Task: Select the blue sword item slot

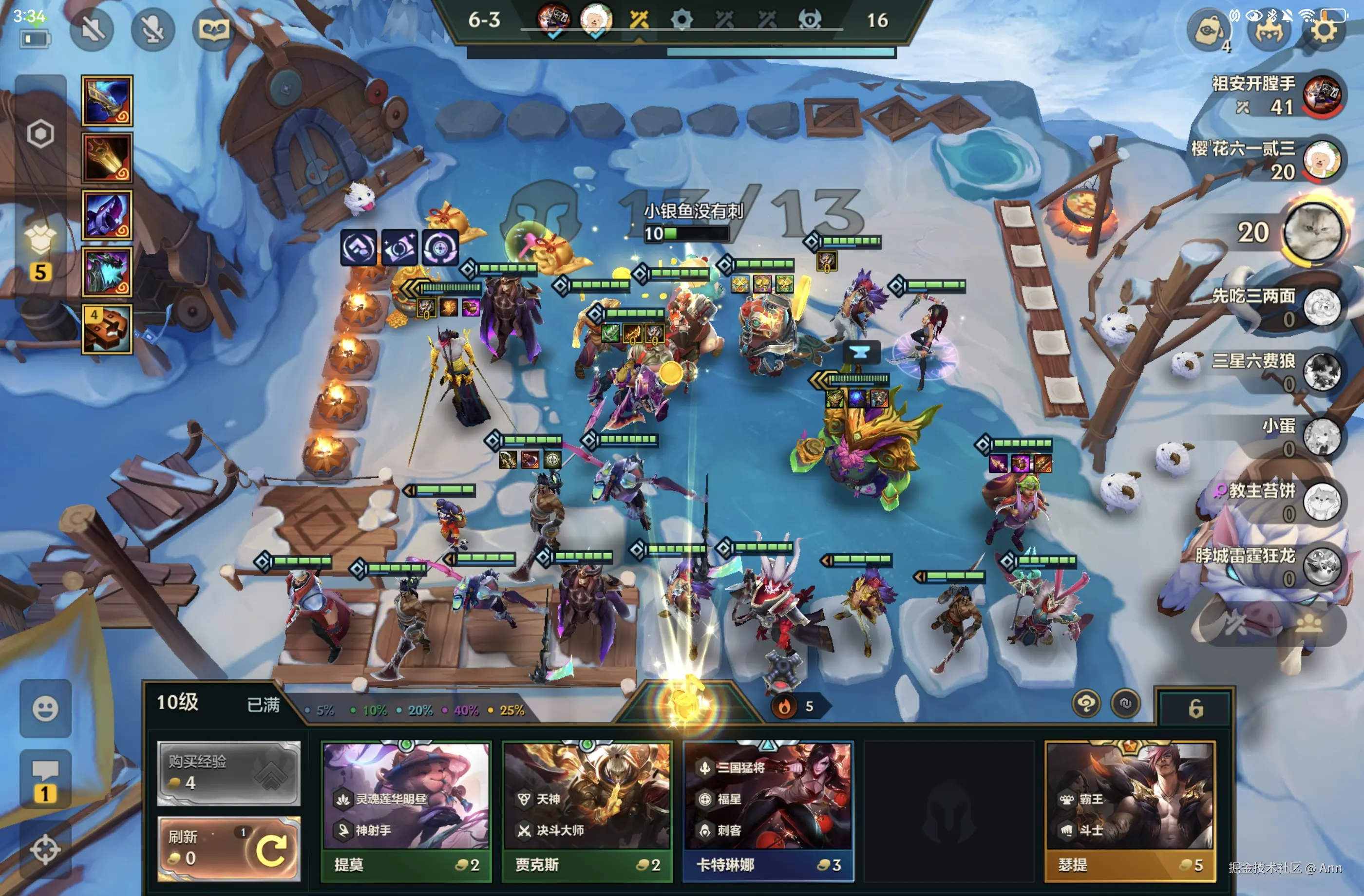Action: [x=107, y=101]
